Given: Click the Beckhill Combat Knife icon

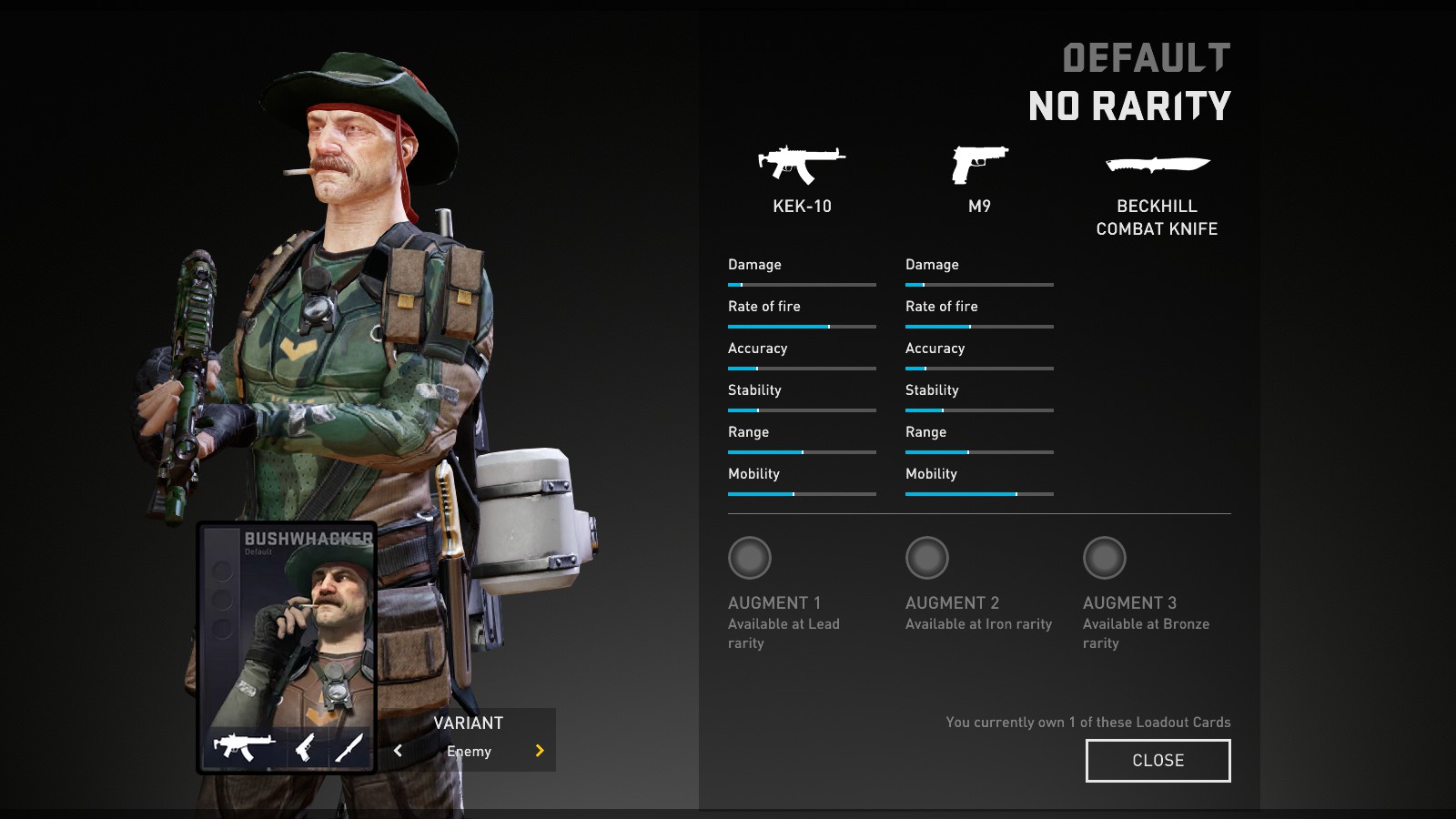Looking at the screenshot, I should 1157,165.
